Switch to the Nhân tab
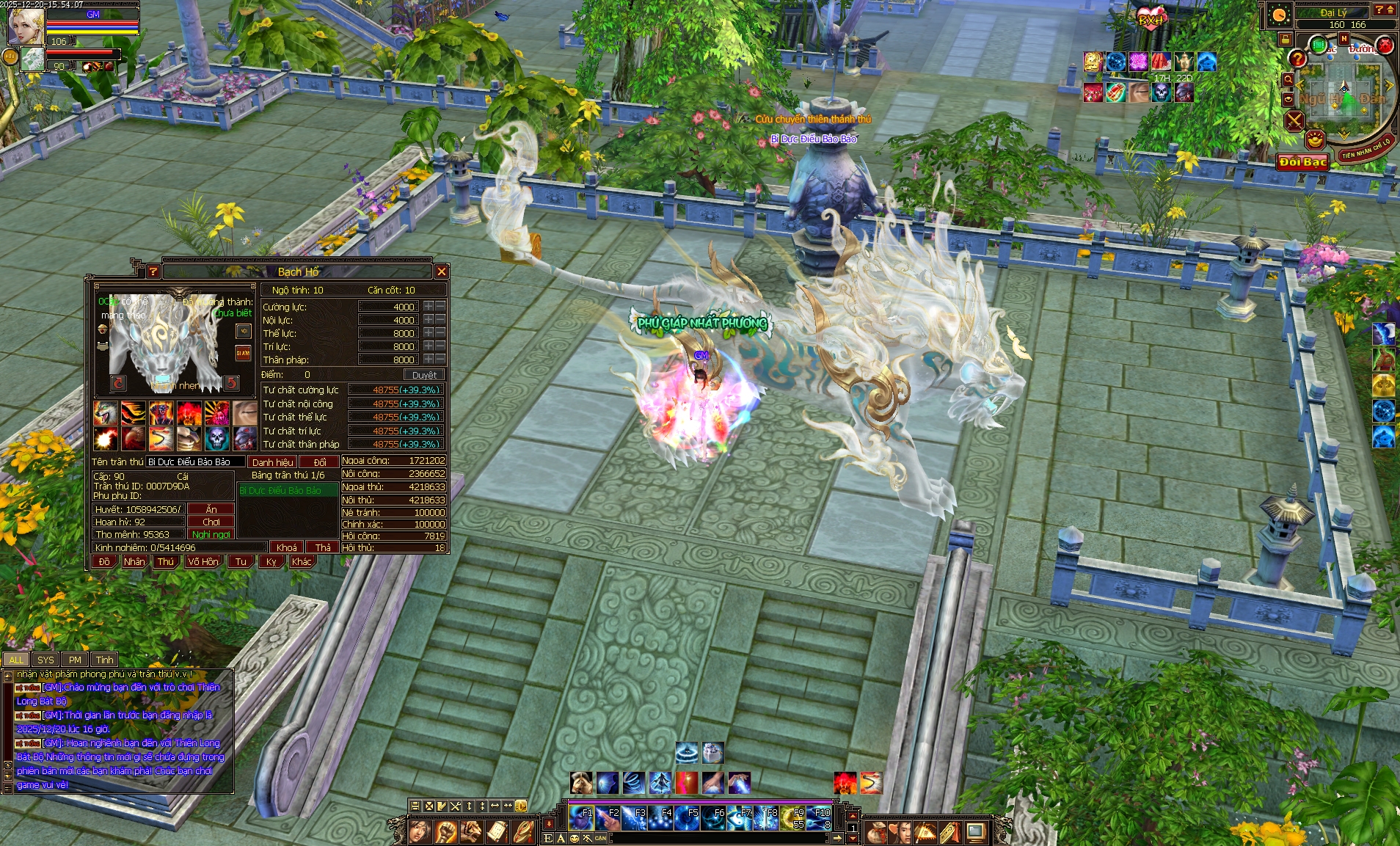 click(x=134, y=562)
